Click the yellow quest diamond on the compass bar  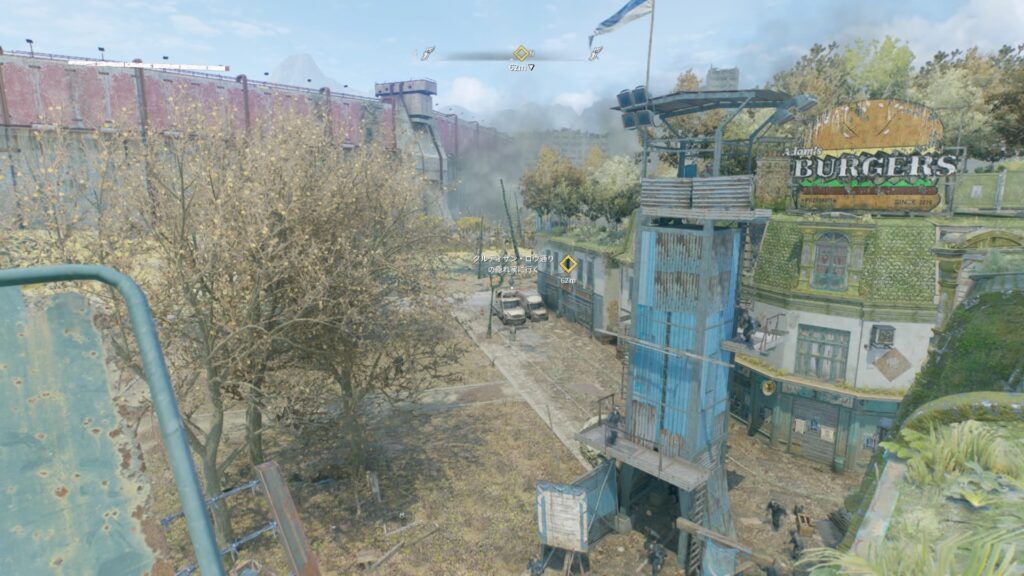(x=521, y=53)
